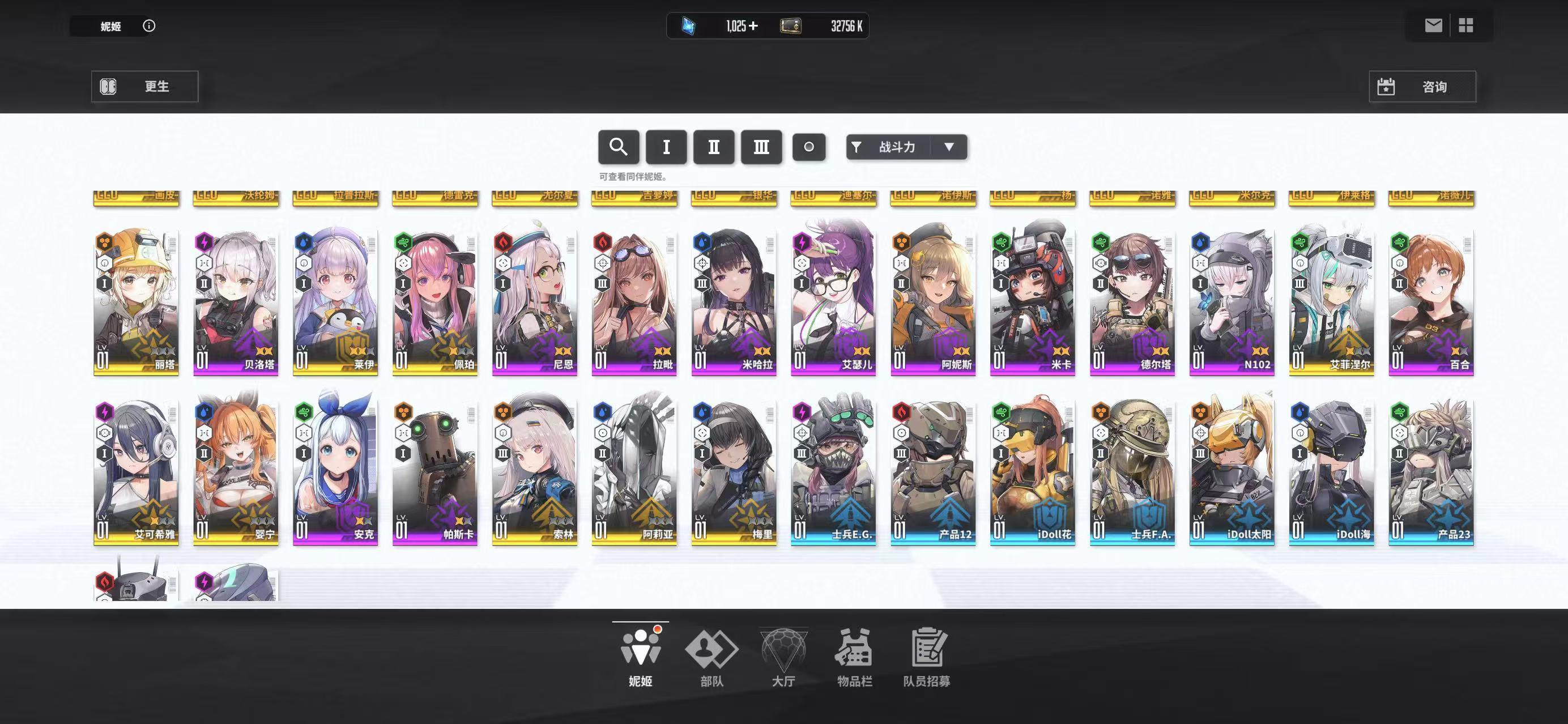Click the search magnifier in the filter bar
This screenshot has height=724, width=1568.
pos(619,147)
